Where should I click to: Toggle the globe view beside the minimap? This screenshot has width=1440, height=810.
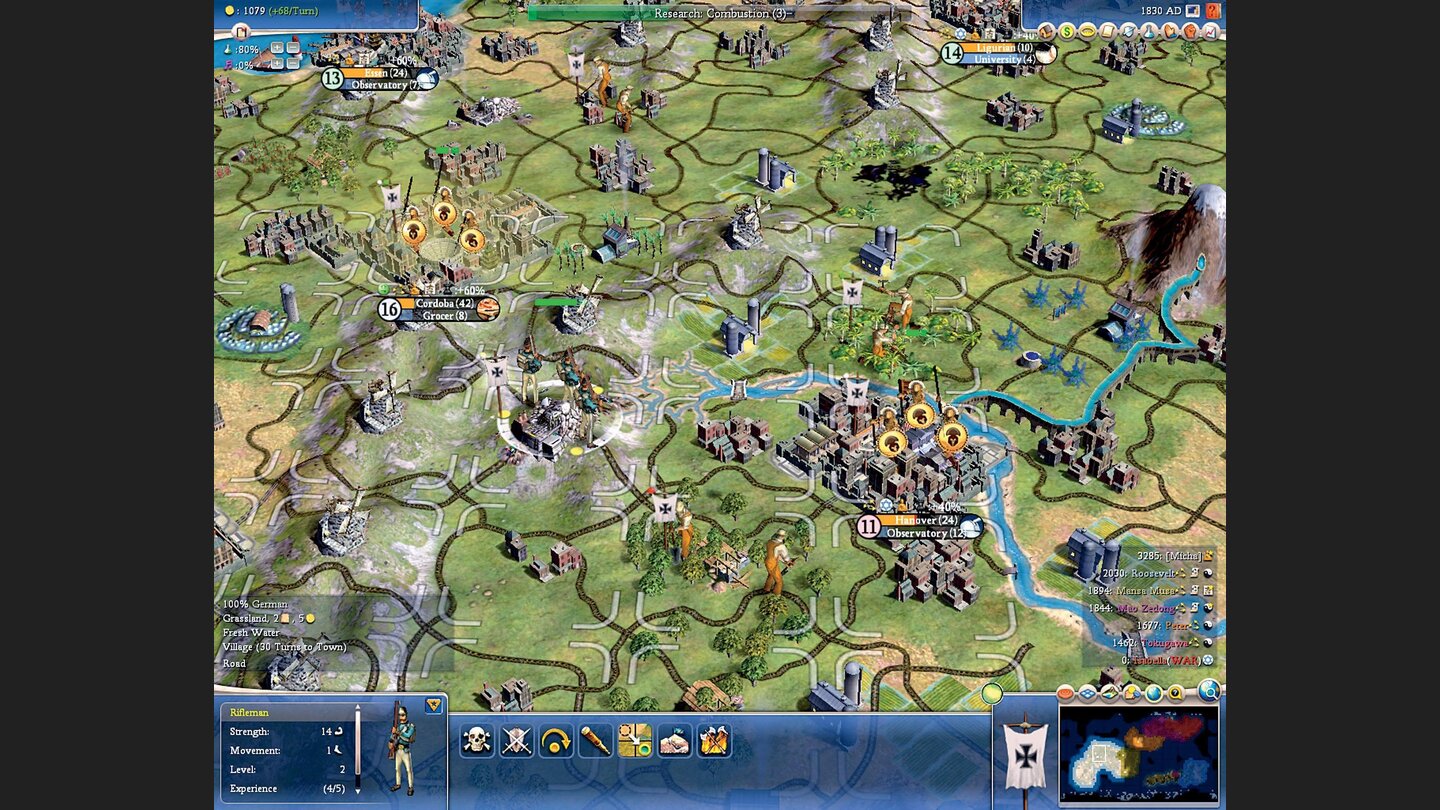pos(1154,693)
